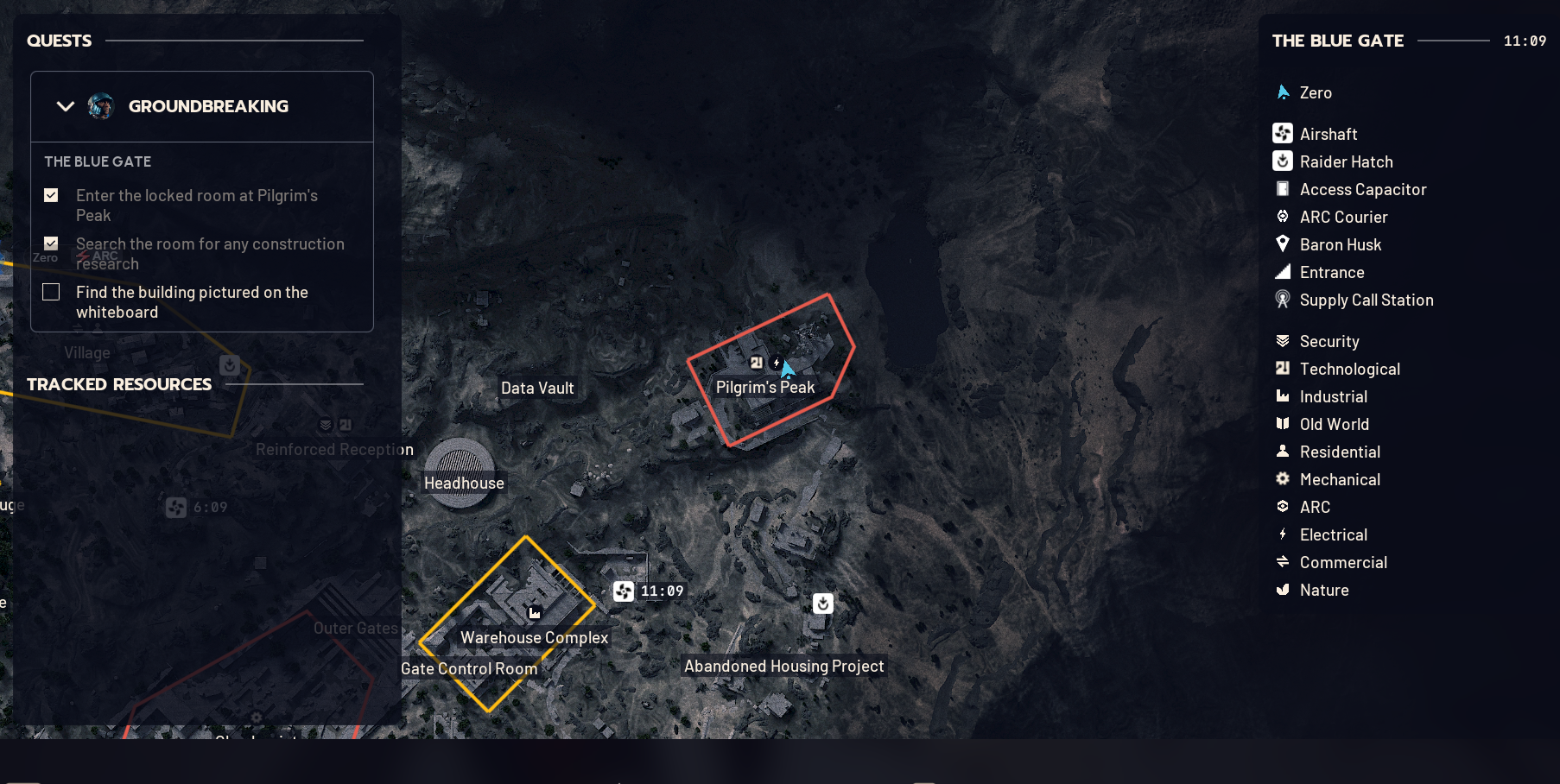
Task: Choose the Commercial loot category
Action: pos(1342,562)
